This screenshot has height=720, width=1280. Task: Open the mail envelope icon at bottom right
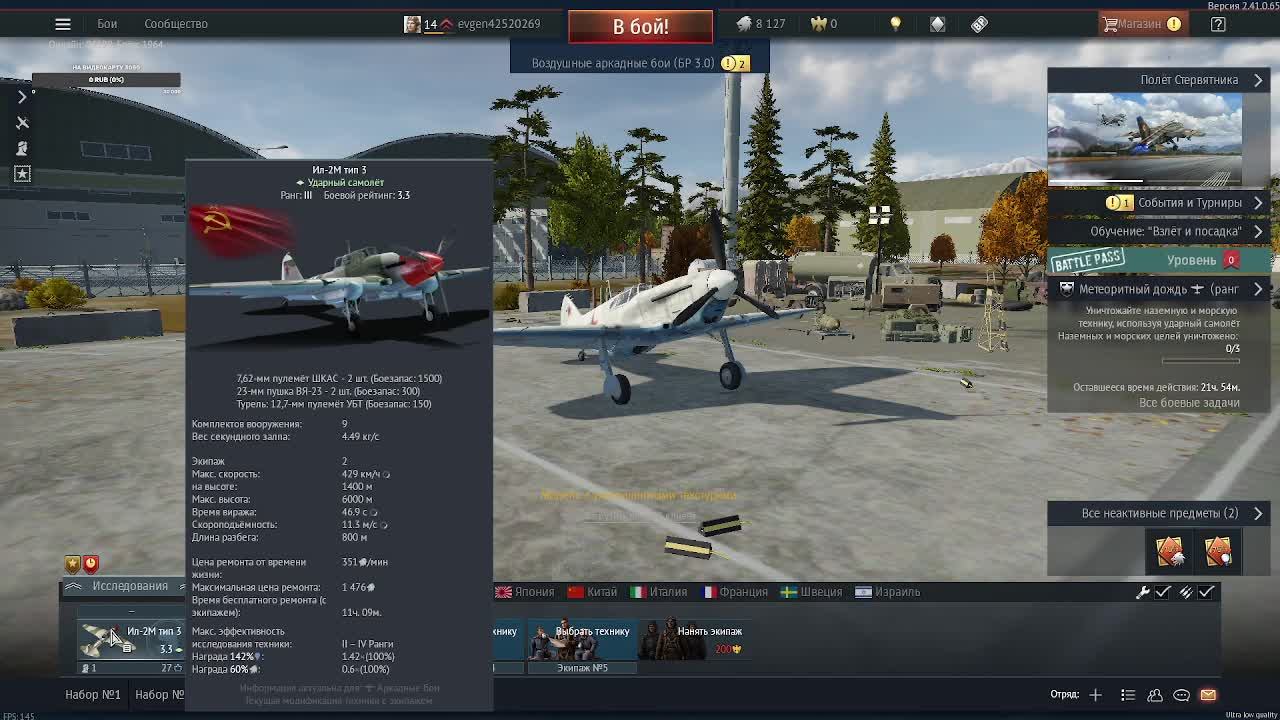[x=1210, y=694]
